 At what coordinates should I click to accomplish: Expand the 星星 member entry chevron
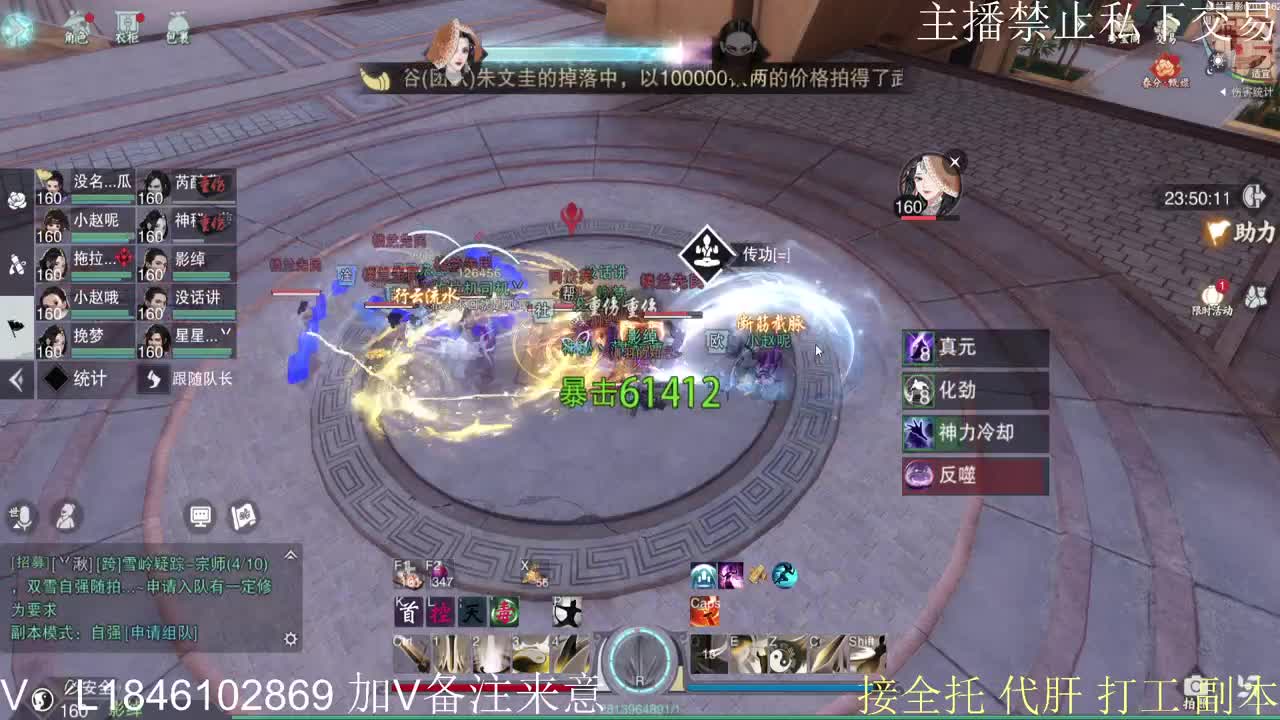[x=226, y=333]
